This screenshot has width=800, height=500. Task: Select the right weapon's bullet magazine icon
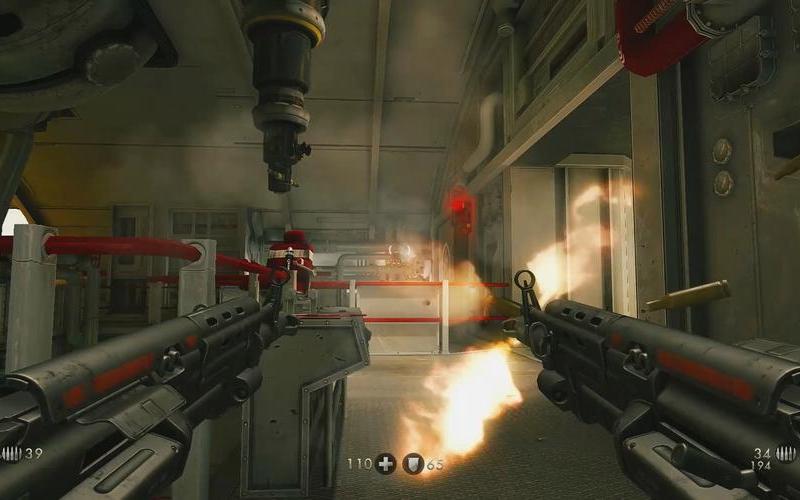786,454
